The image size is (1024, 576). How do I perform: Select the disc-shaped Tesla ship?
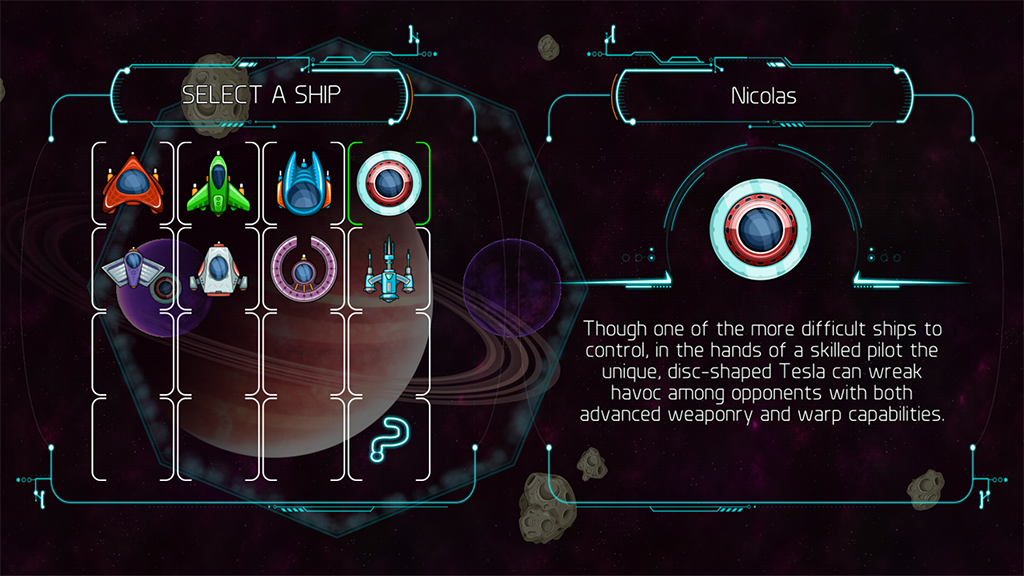(388, 183)
